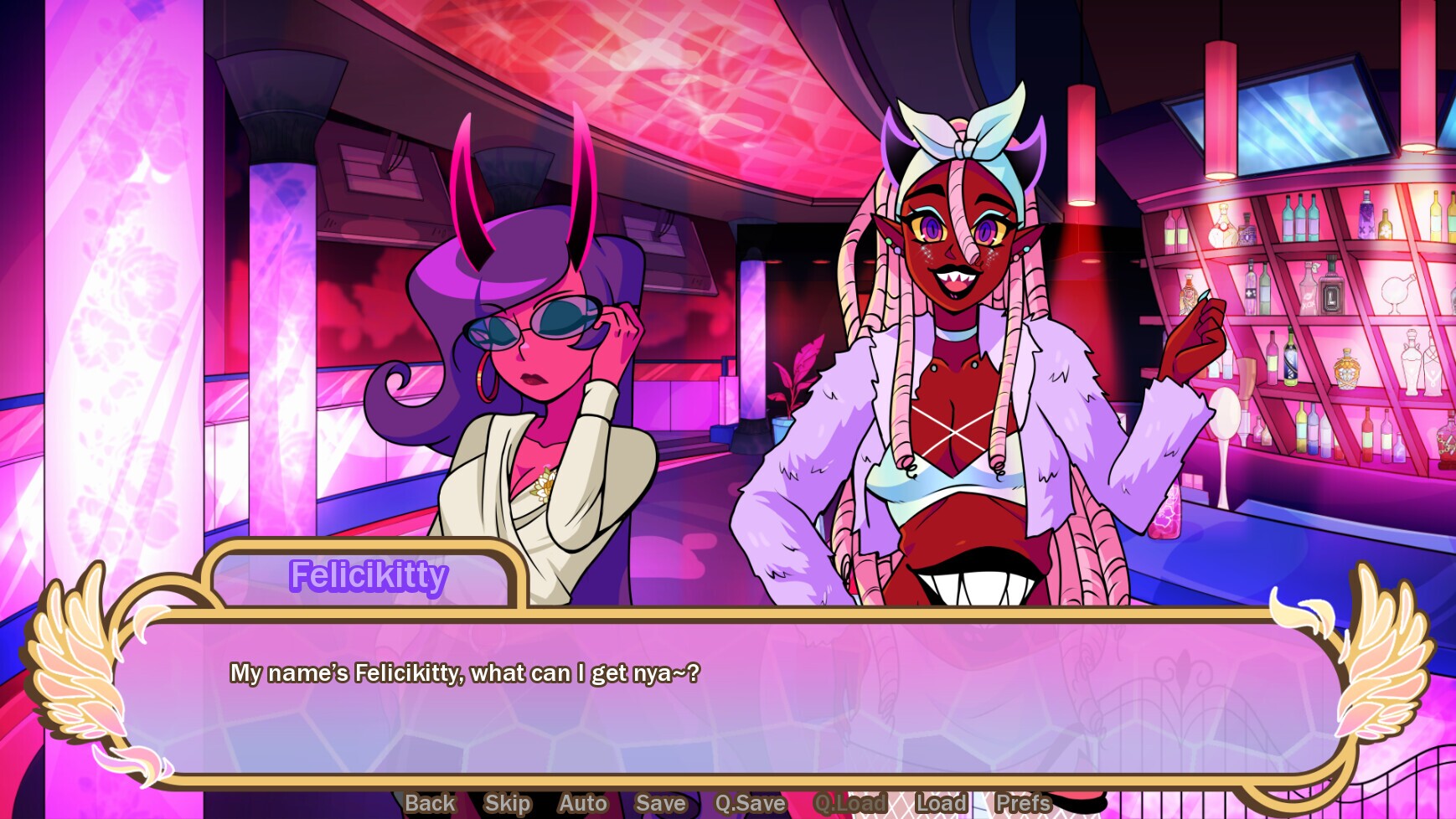Activate the Skip button
Viewport: 1456px width, 819px height.
(x=507, y=803)
